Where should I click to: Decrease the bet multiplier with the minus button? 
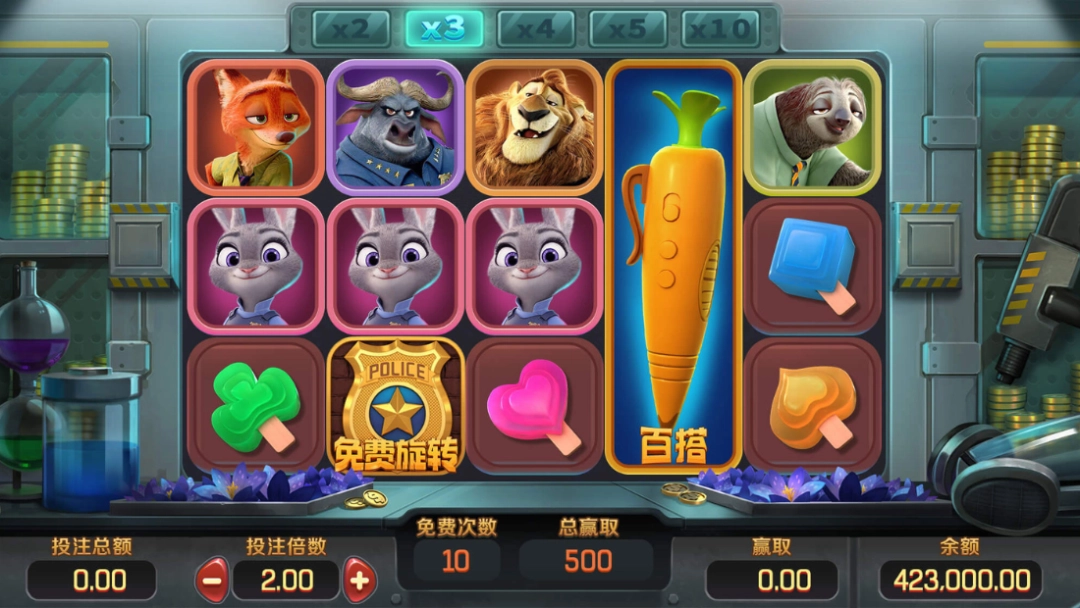(211, 579)
